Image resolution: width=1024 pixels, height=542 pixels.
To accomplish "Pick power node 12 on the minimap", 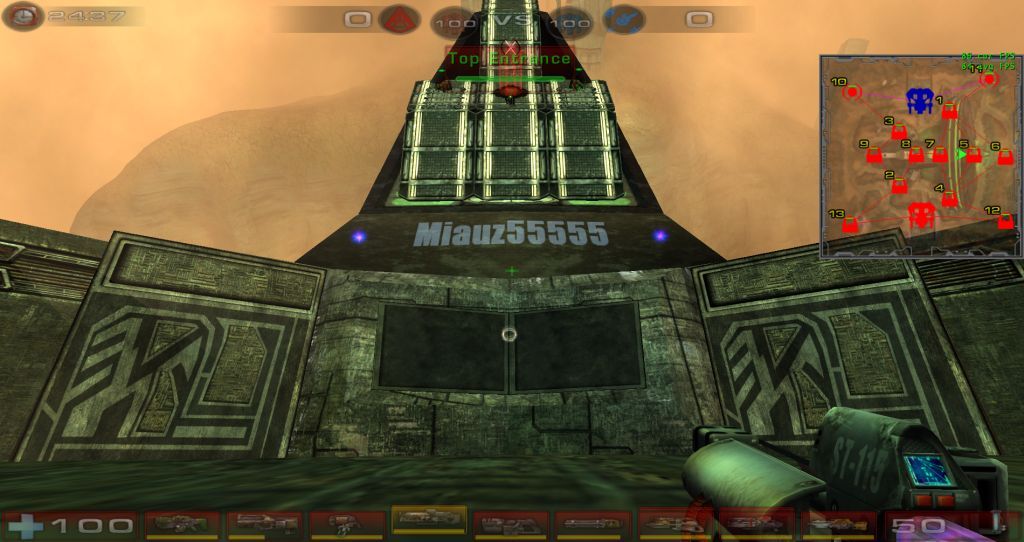I will pyautogui.click(x=1005, y=221).
